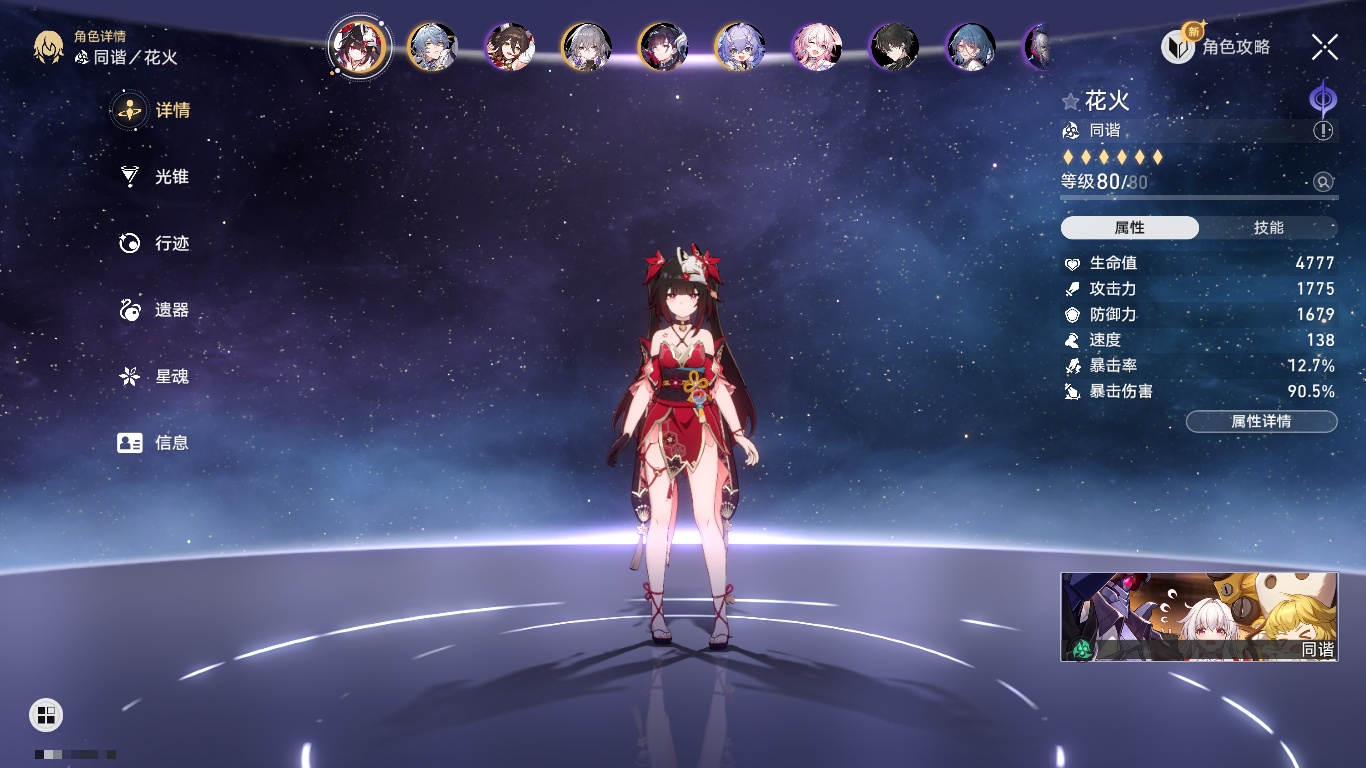Screen dimensions: 1366x768
Task: Select the 属性 attributes tab
Action: (x=1130, y=228)
